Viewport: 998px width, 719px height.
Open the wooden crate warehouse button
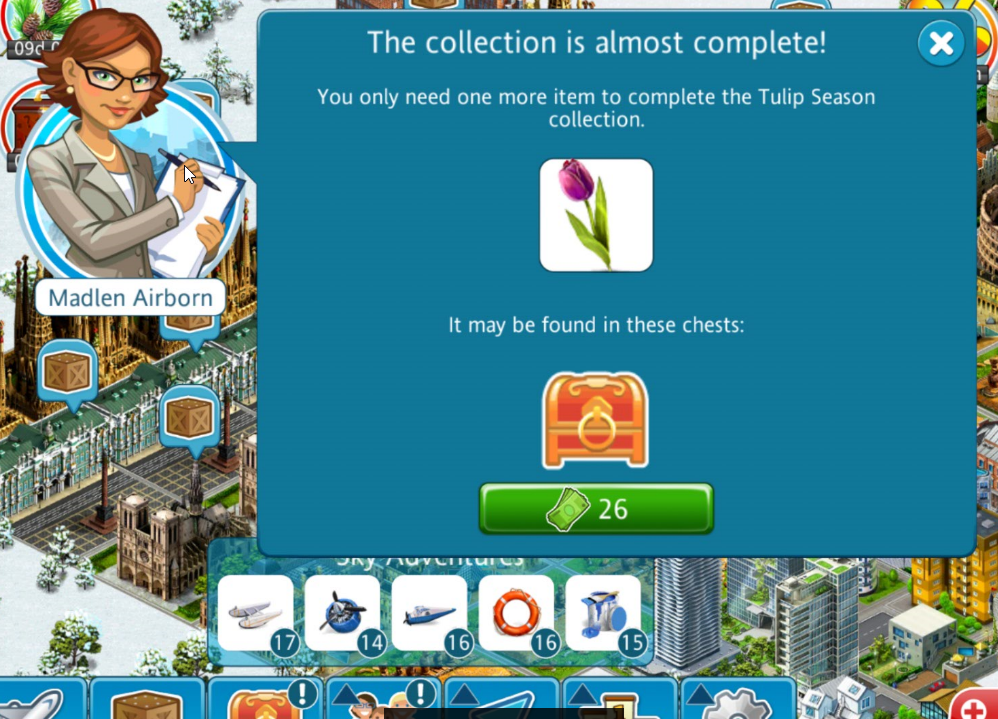[x=146, y=702]
